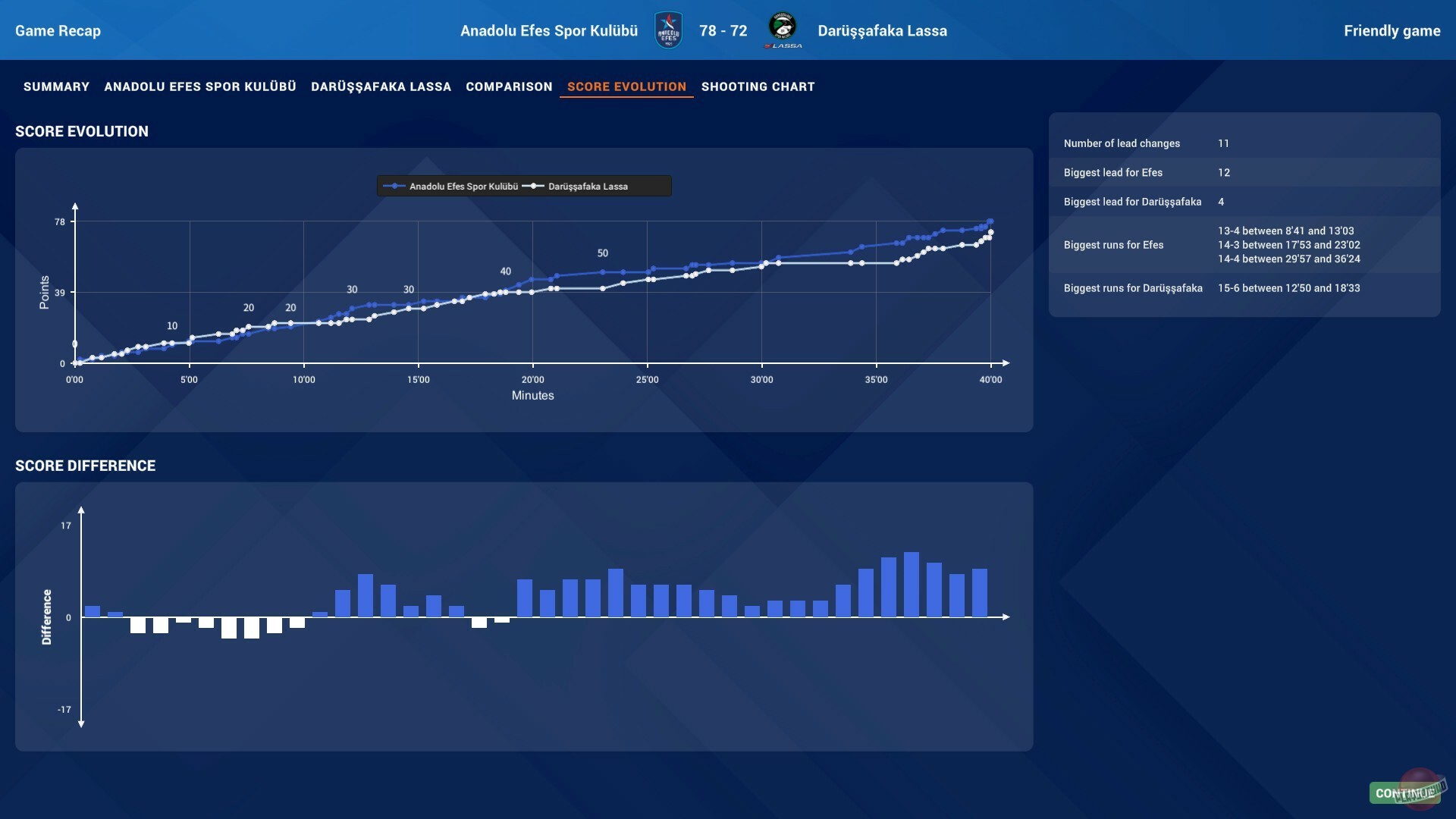Toggle the Darüşşafaka Lassa line via legend entry
The width and height of the screenshot is (1456, 819).
point(588,186)
